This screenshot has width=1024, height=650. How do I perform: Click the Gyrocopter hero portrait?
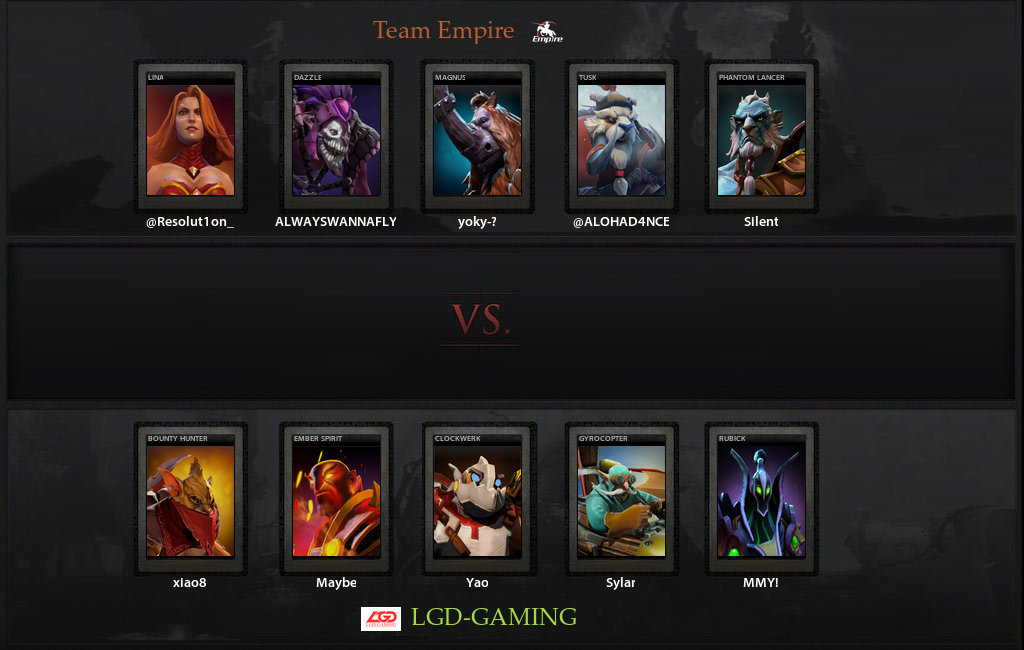click(x=621, y=499)
